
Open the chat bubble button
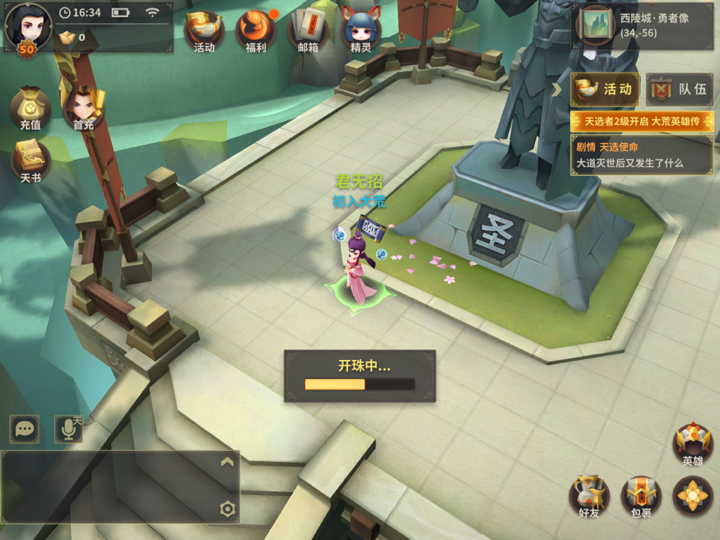[x=24, y=429]
